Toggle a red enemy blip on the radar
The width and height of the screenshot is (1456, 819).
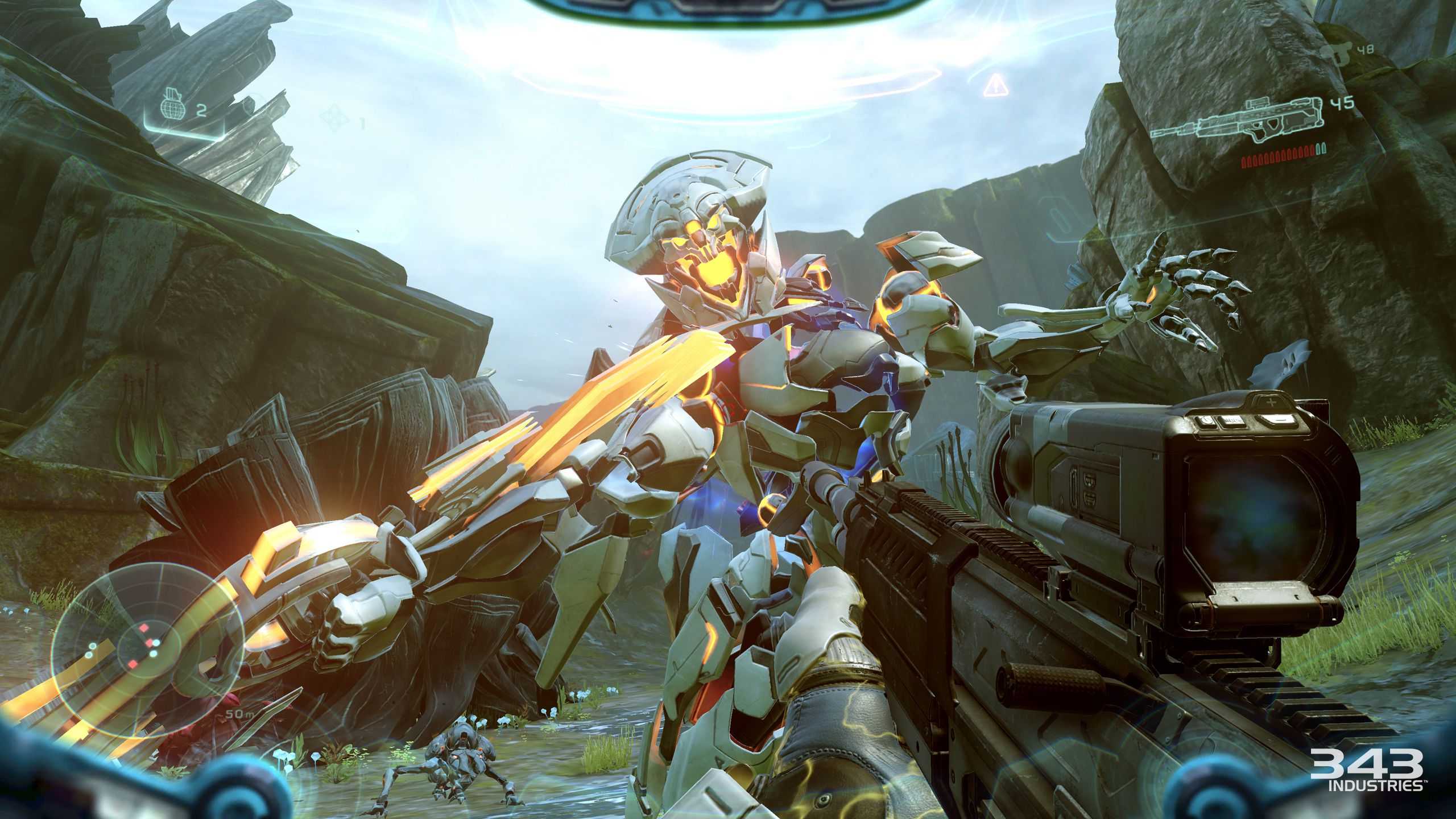(x=144, y=628)
